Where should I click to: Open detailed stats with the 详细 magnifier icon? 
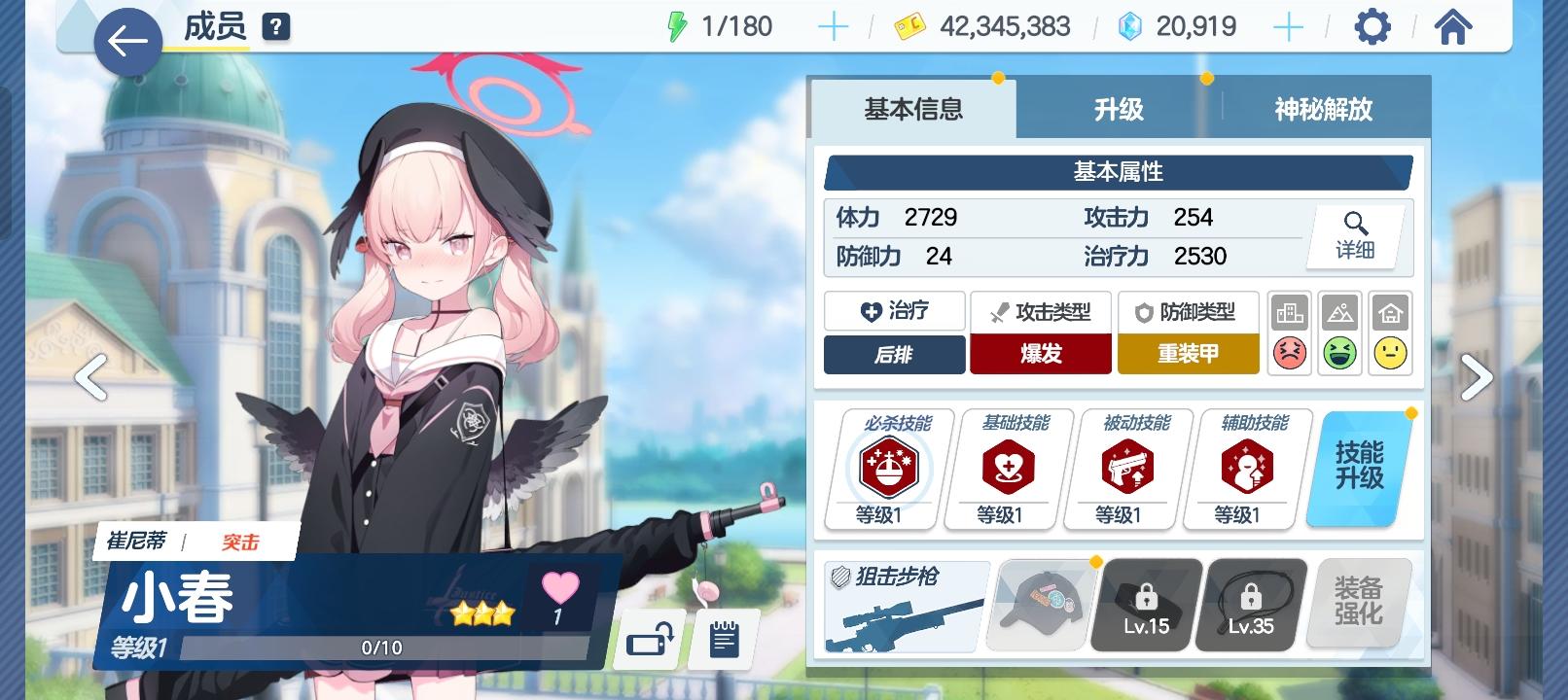(x=1358, y=236)
